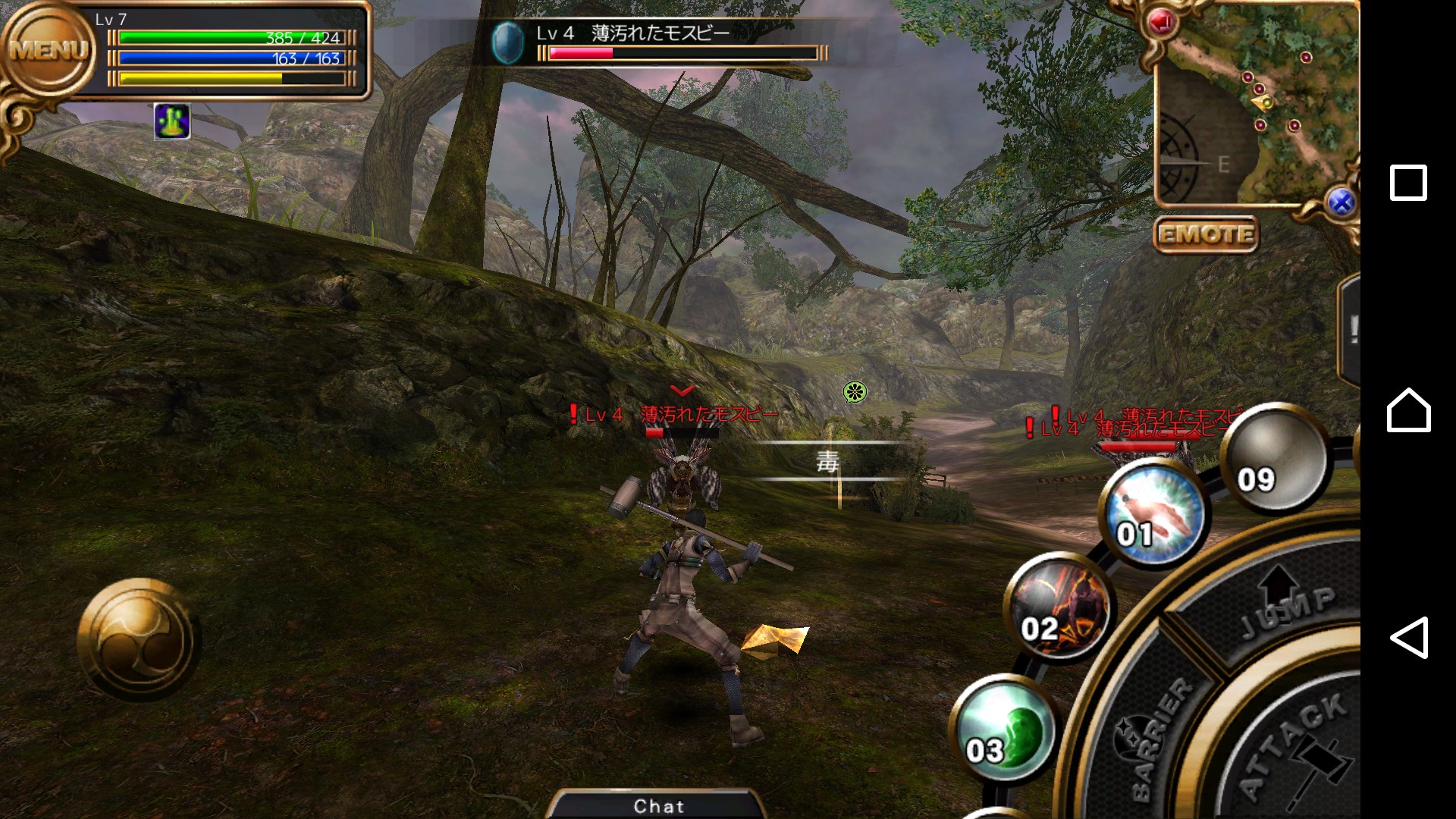The height and width of the screenshot is (819, 1456).
Task: Activate the BARRIER button
Action: [1153, 736]
